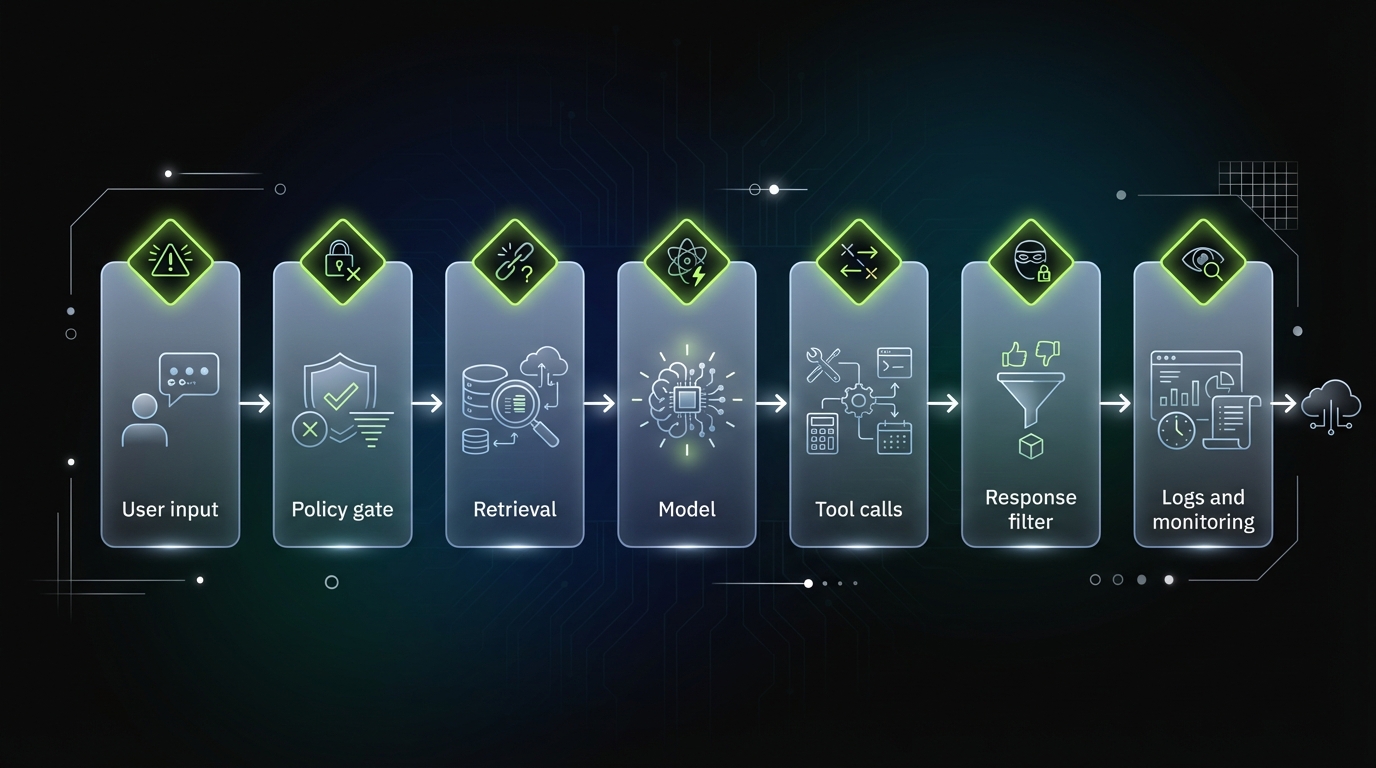The width and height of the screenshot is (1376, 768).
Task: Select the broken link question mark badge
Action: (x=514, y=262)
